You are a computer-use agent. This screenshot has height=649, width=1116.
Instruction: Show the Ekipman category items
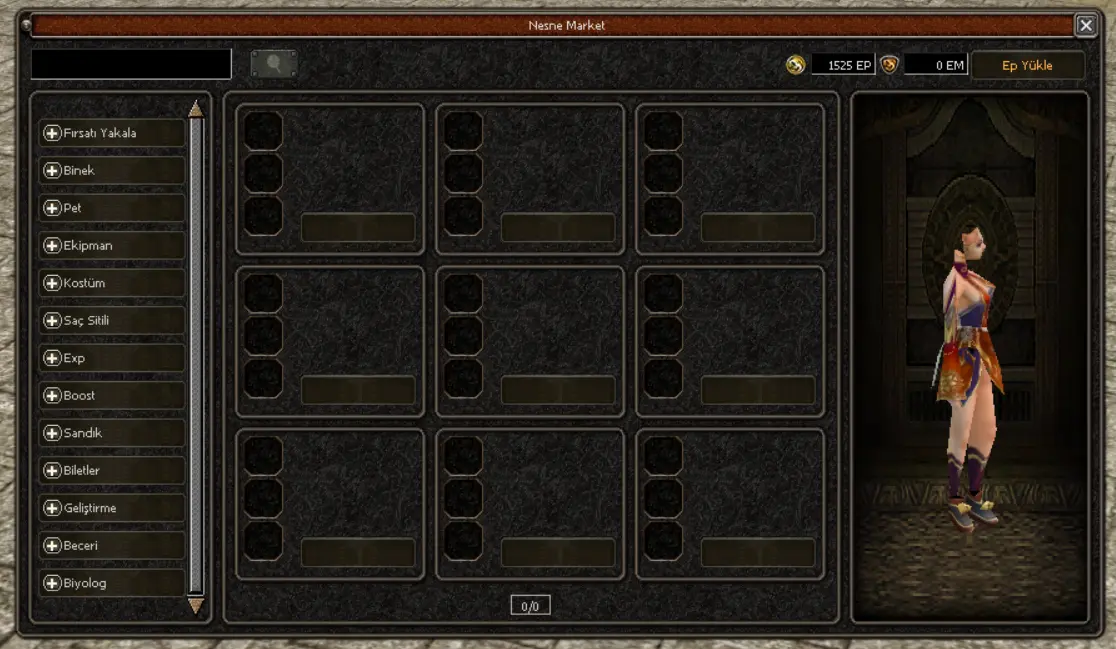click(111, 246)
